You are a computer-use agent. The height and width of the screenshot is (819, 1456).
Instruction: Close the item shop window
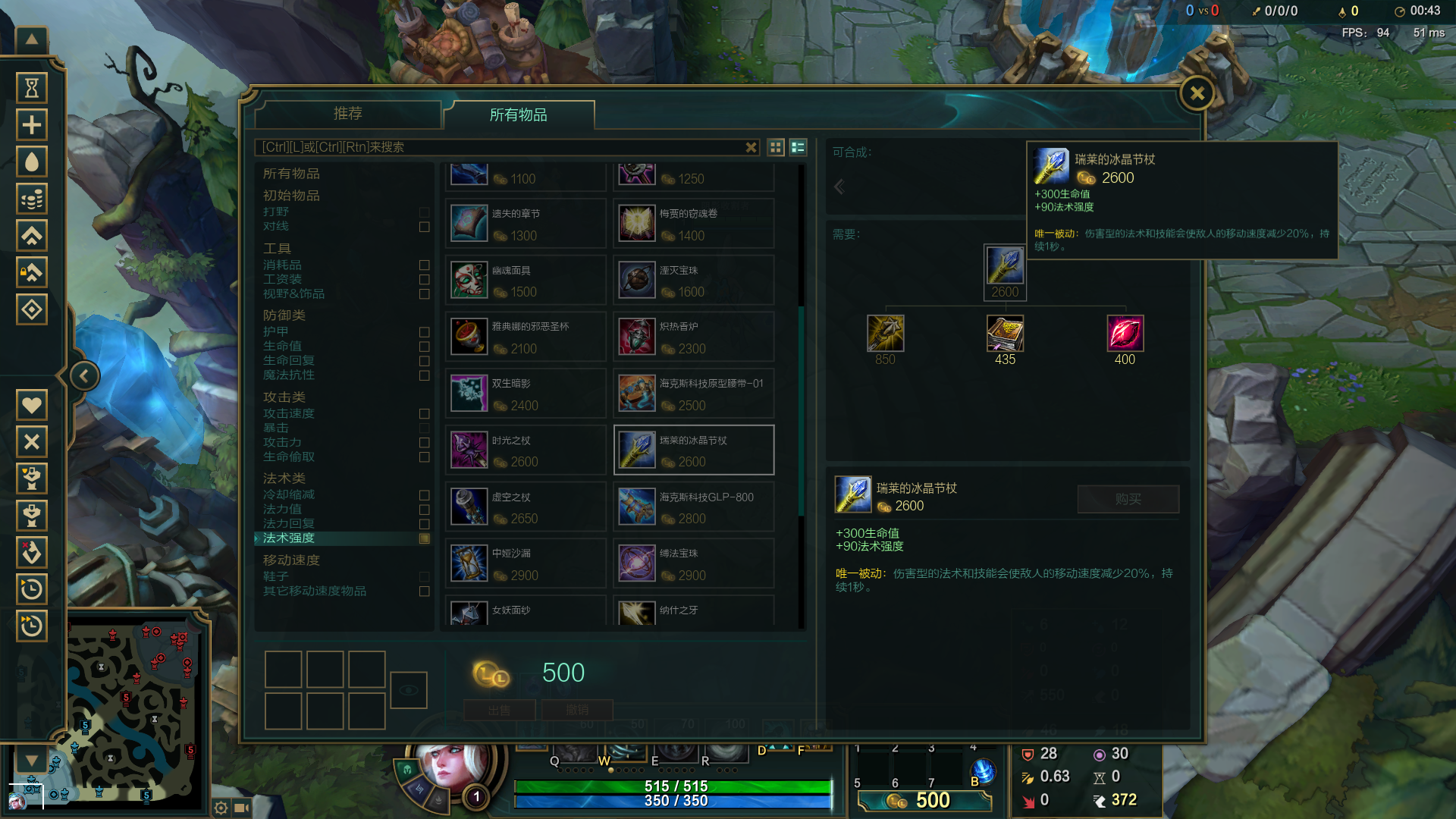coord(1197,94)
